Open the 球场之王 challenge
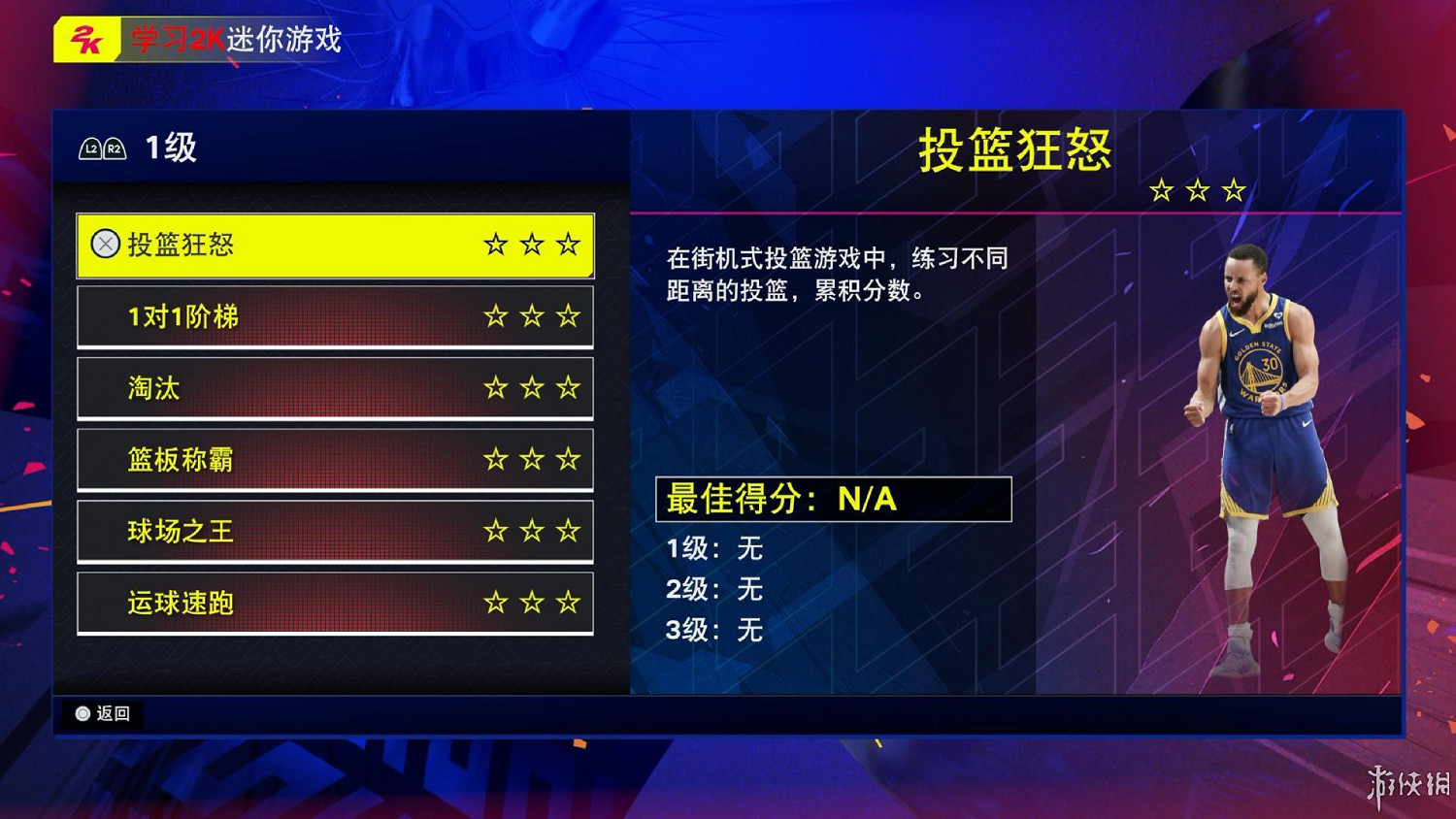This screenshot has width=1456, height=819. click(x=335, y=531)
